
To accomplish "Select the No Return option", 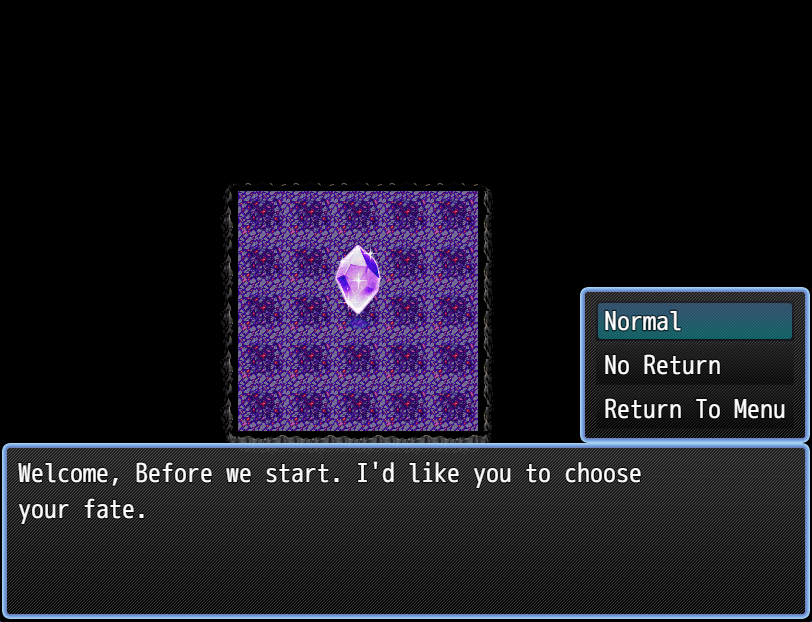I will click(694, 366).
